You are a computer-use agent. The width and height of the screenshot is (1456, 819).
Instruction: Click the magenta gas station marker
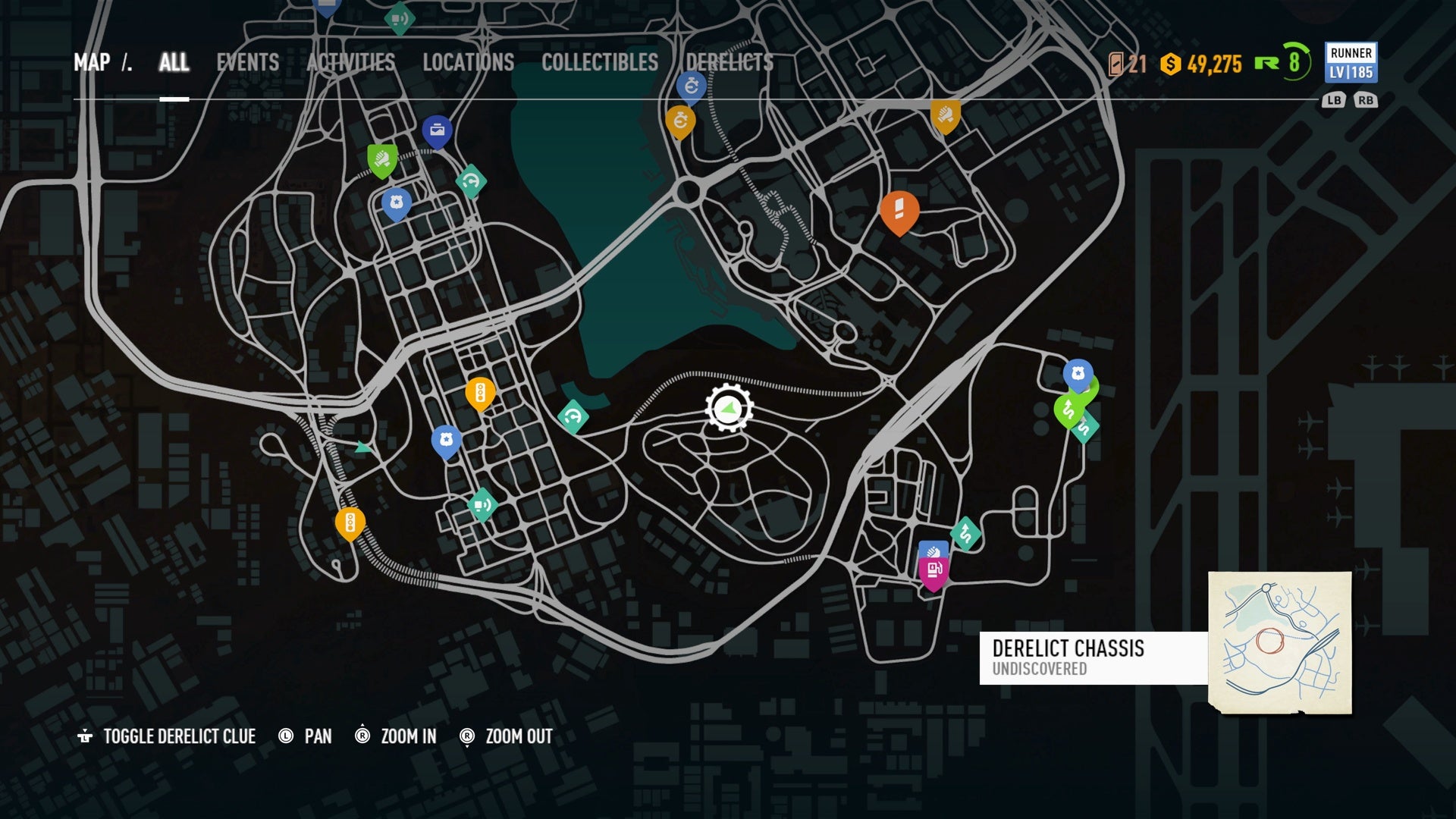[934, 570]
